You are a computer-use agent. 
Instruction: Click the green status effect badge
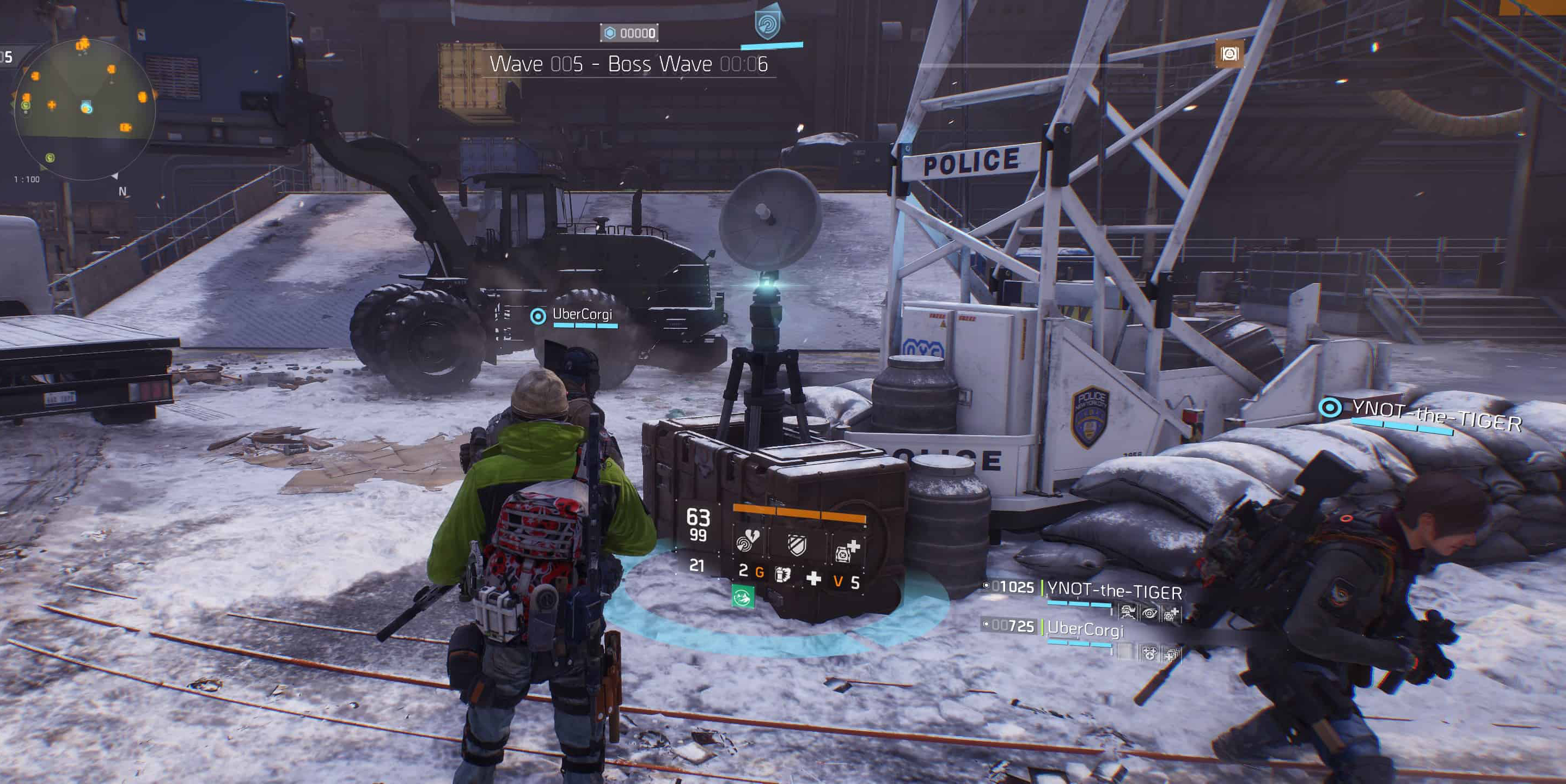(x=742, y=596)
